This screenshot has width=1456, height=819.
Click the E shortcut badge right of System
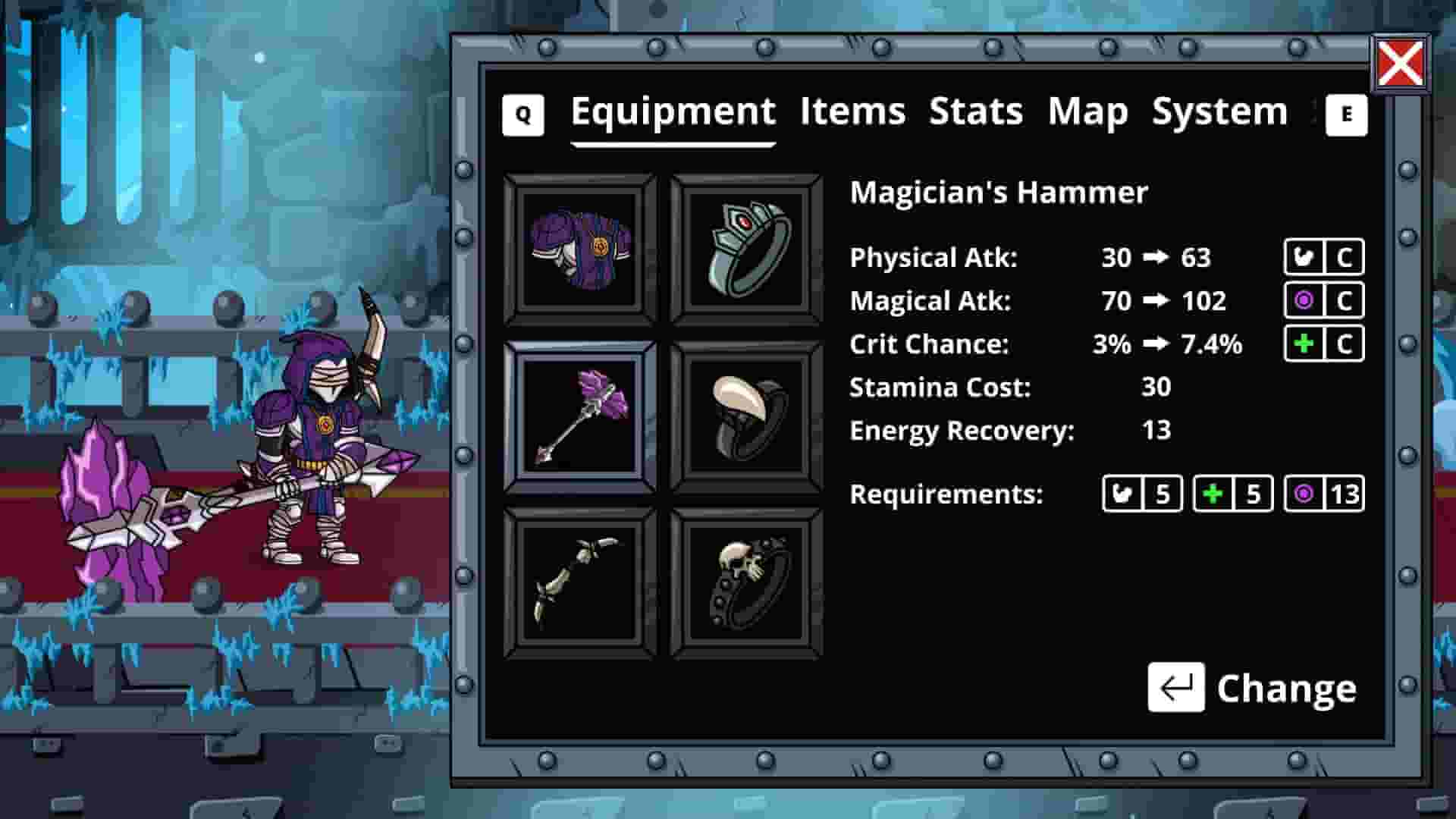point(1347,114)
